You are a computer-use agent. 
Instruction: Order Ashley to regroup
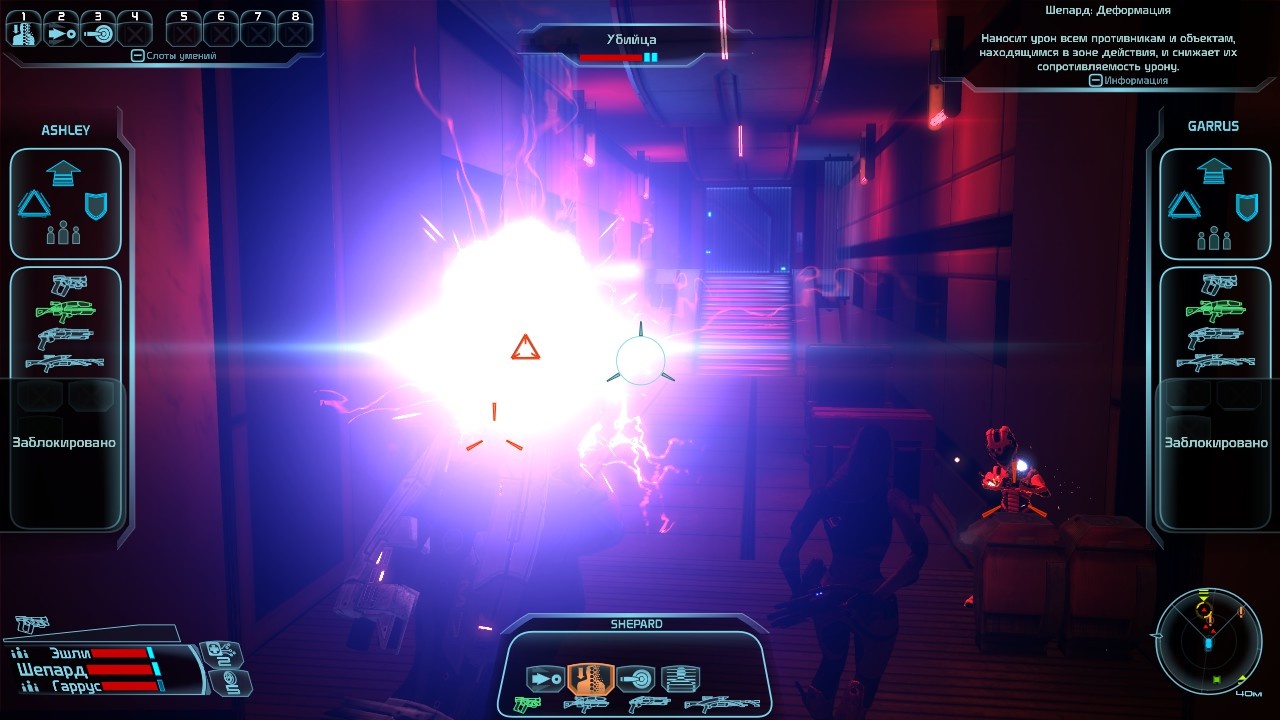pyautogui.click(x=65, y=235)
